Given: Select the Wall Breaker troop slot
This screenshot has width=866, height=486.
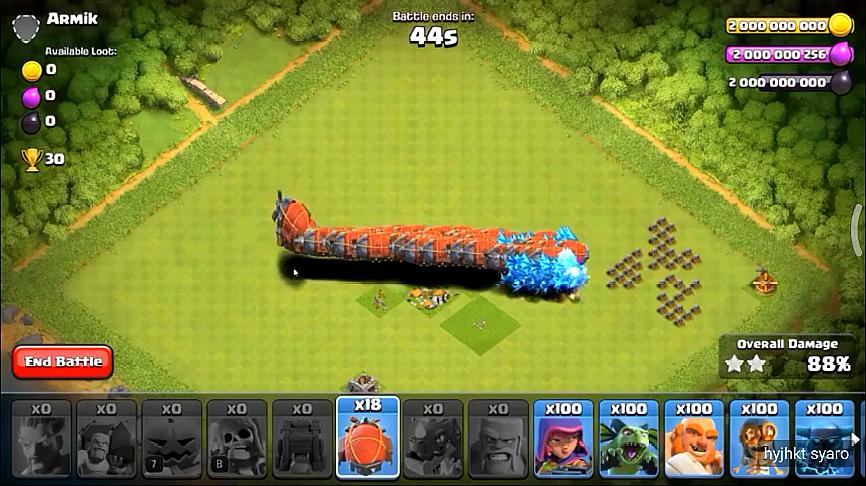Looking at the screenshot, I should [x=759, y=440].
